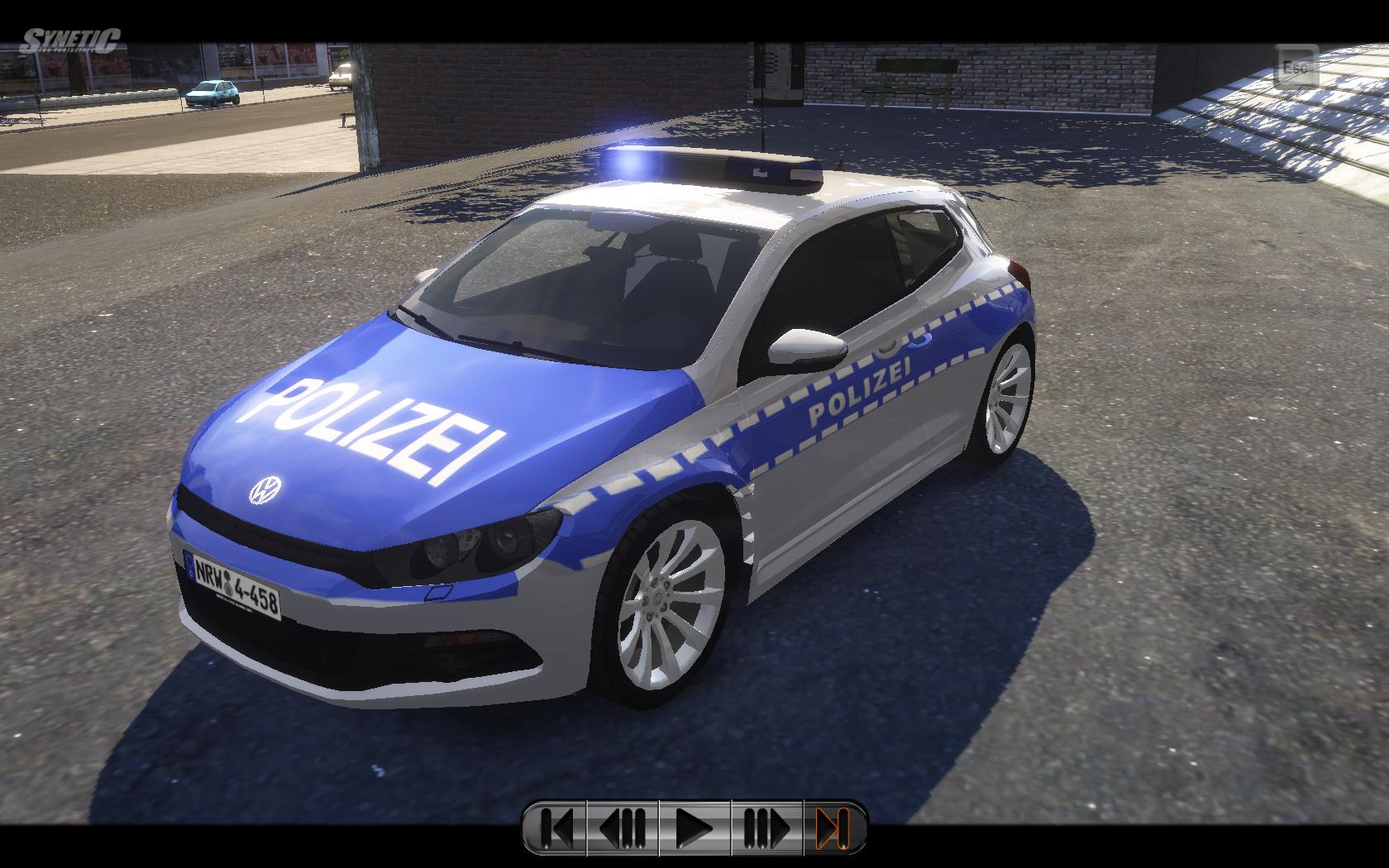Play the replay at normal speed

pyautogui.click(x=694, y=827)
